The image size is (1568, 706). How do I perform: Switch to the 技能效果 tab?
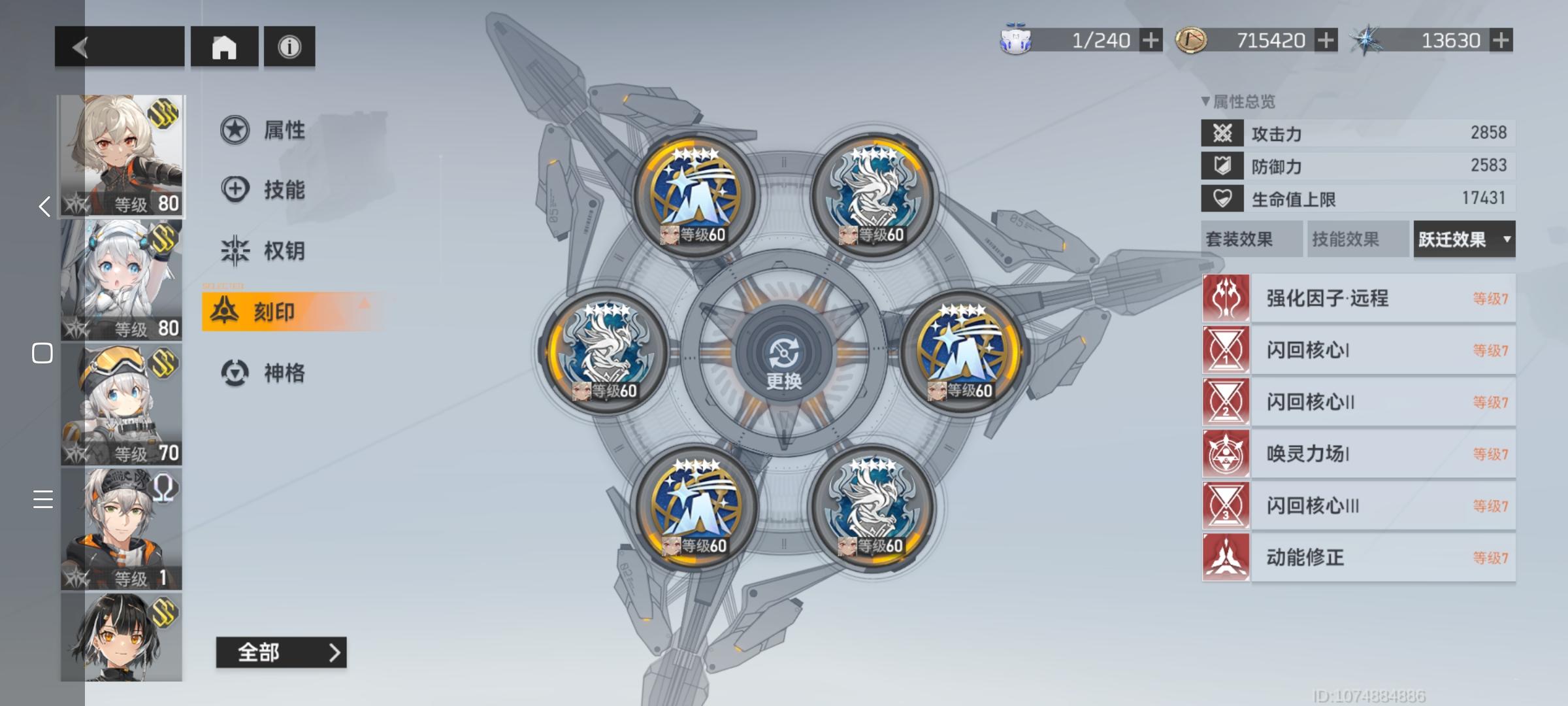pos(1358,239)
